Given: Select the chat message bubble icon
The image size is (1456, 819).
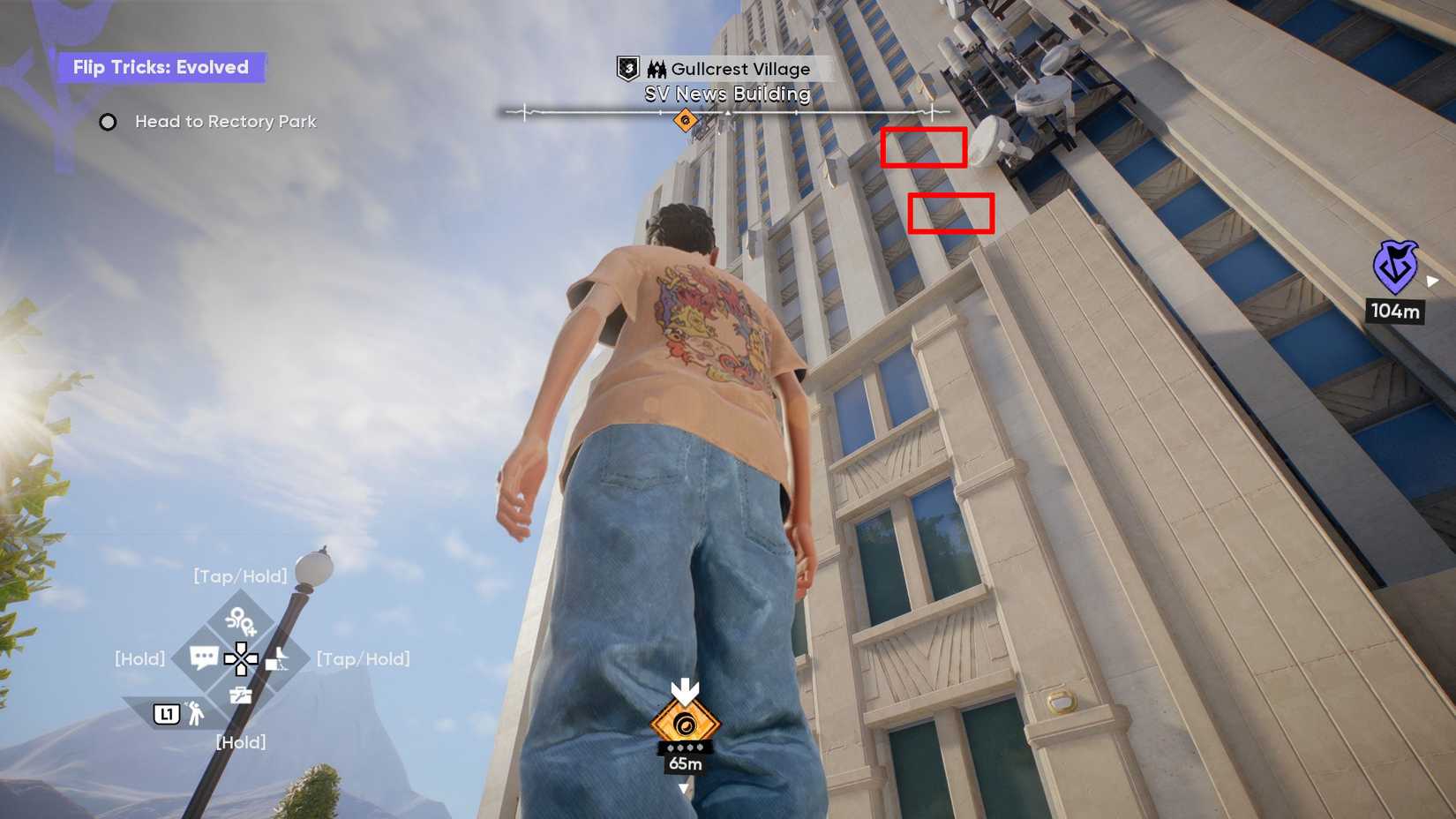Looking at the screenshot, I should [x=205, y=656].
